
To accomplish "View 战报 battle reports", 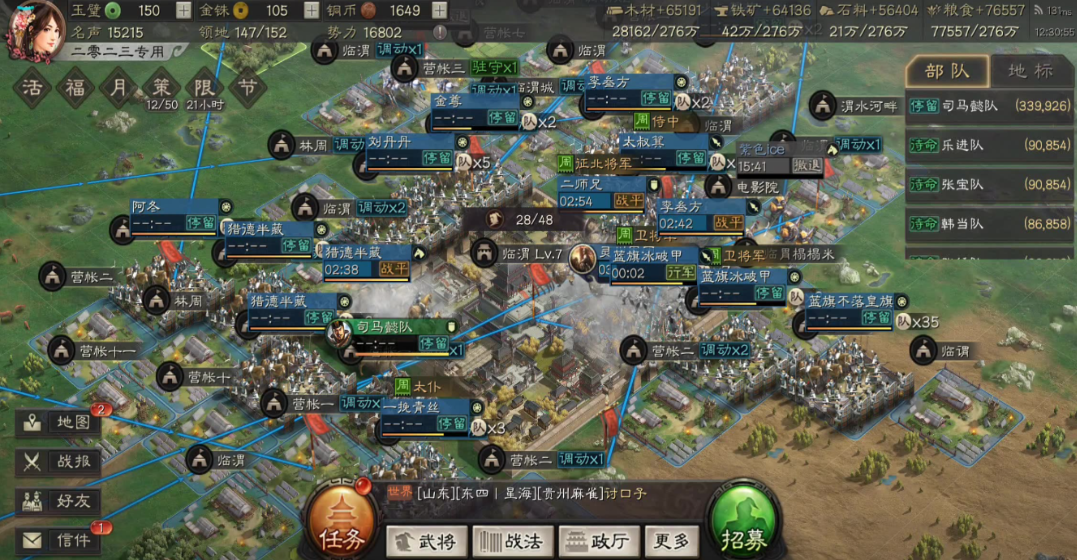I will pyautogui.click(x=60, y=461).
